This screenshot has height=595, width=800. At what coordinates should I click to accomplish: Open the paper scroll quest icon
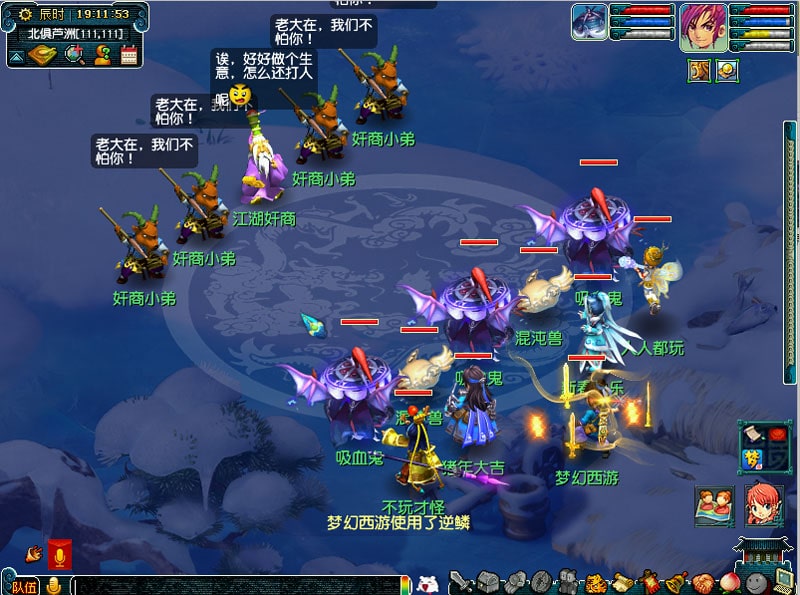coord(623,582)
